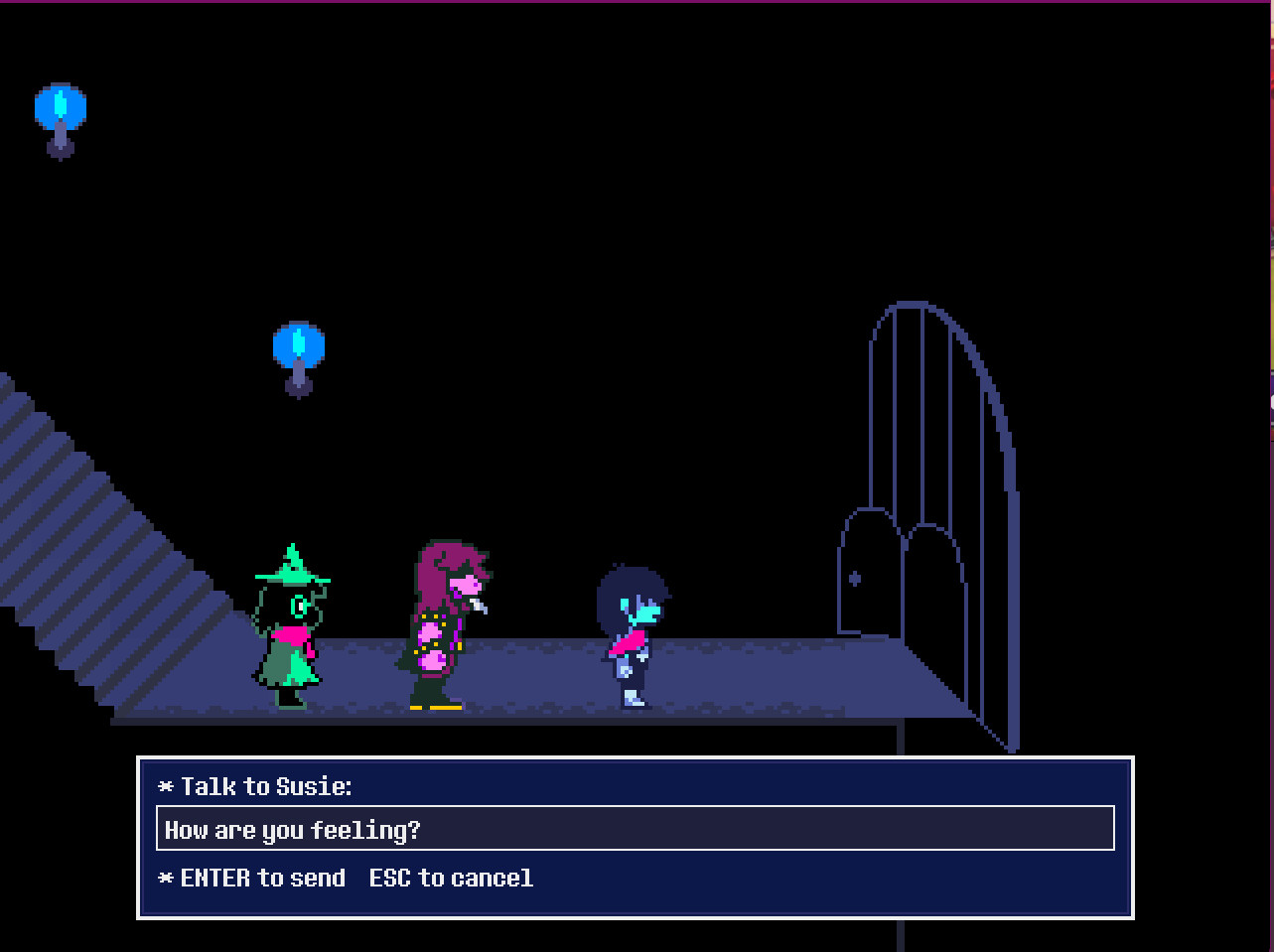Click Susie's white tooth necklace
This screenshot has height=952, width=1274.
tap(477, 604)
